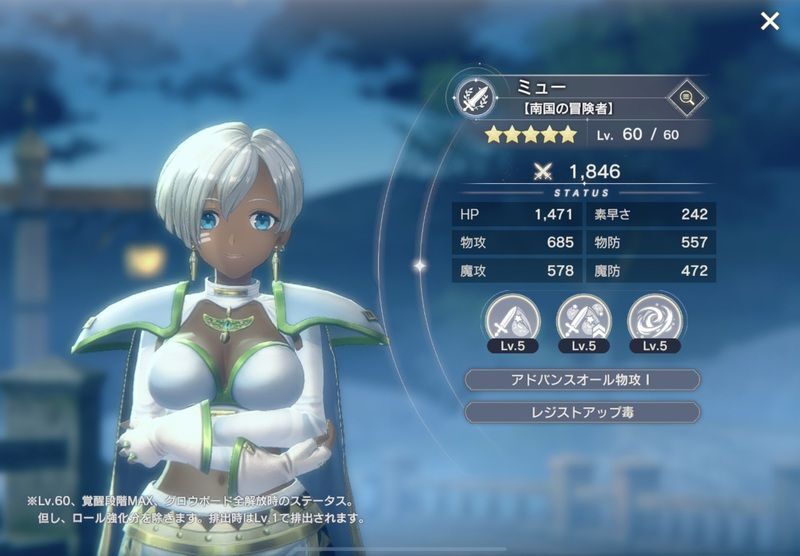Select the sword-and-shield skill icon
Screen dimensions: 800x556
512,319
